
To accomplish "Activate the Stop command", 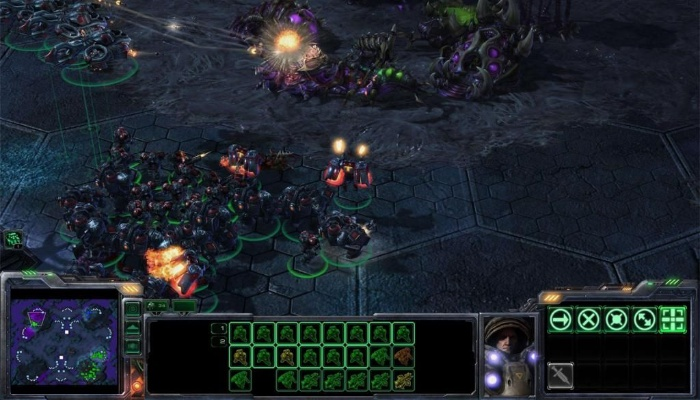I will [x=589, y=319].
